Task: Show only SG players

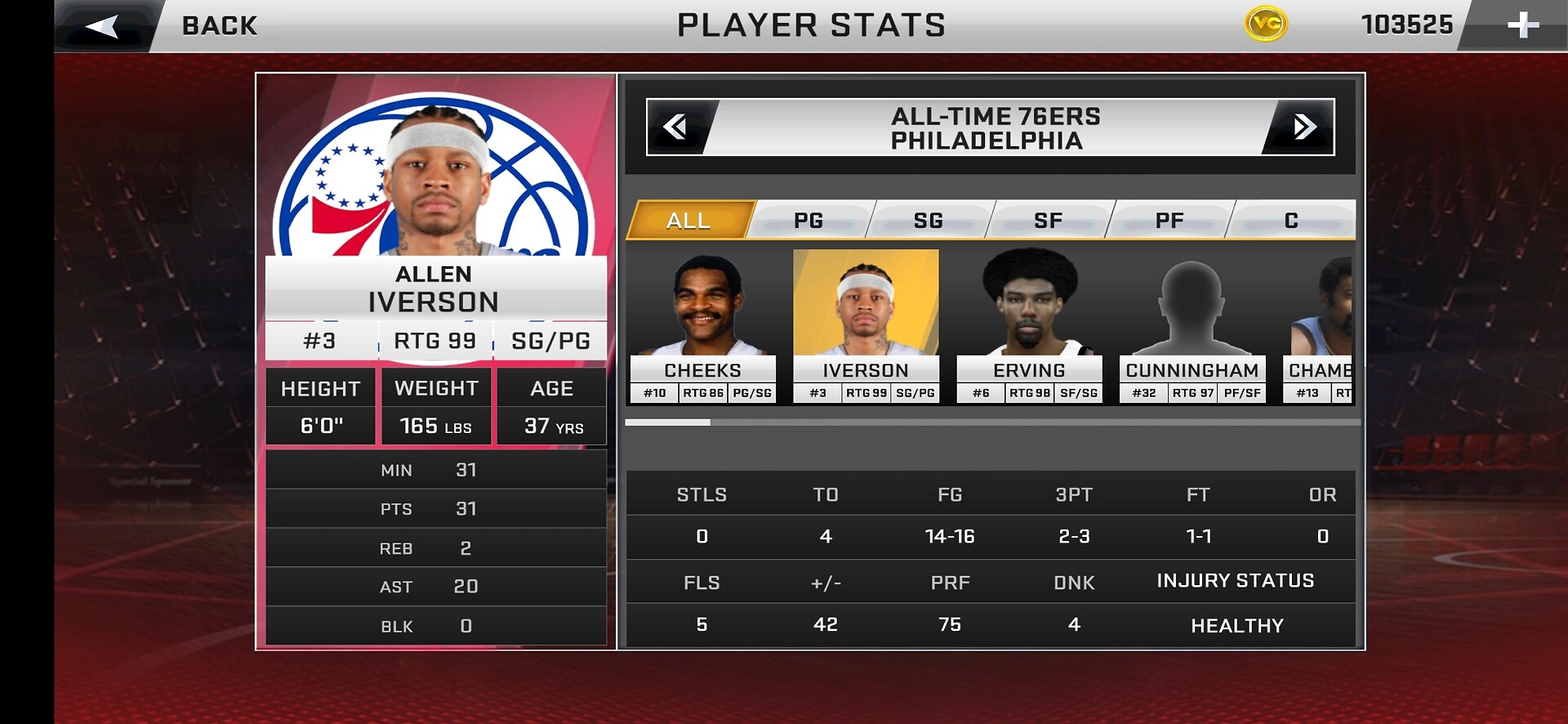Action: [x=929, y=221]
